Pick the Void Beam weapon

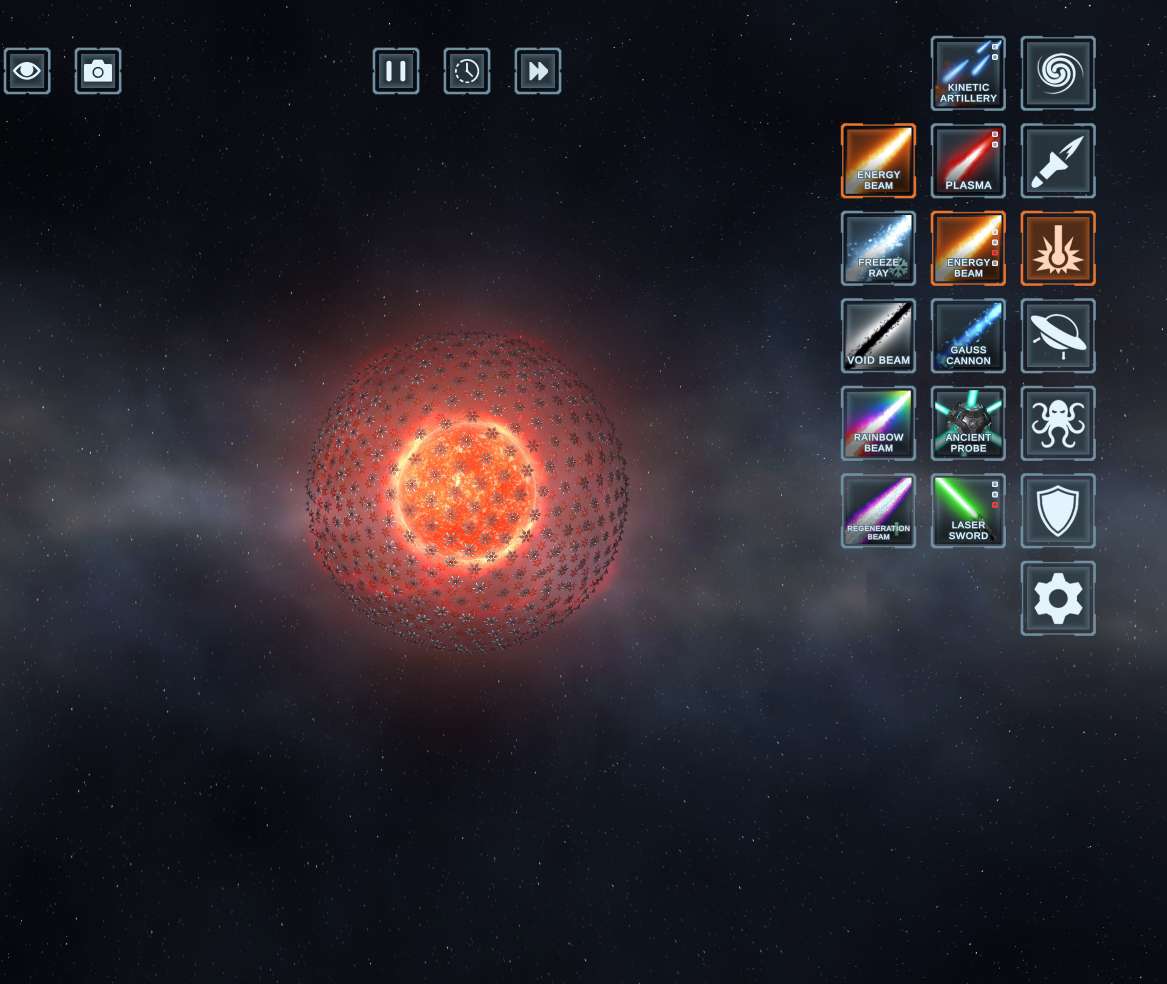click(878, 335)
